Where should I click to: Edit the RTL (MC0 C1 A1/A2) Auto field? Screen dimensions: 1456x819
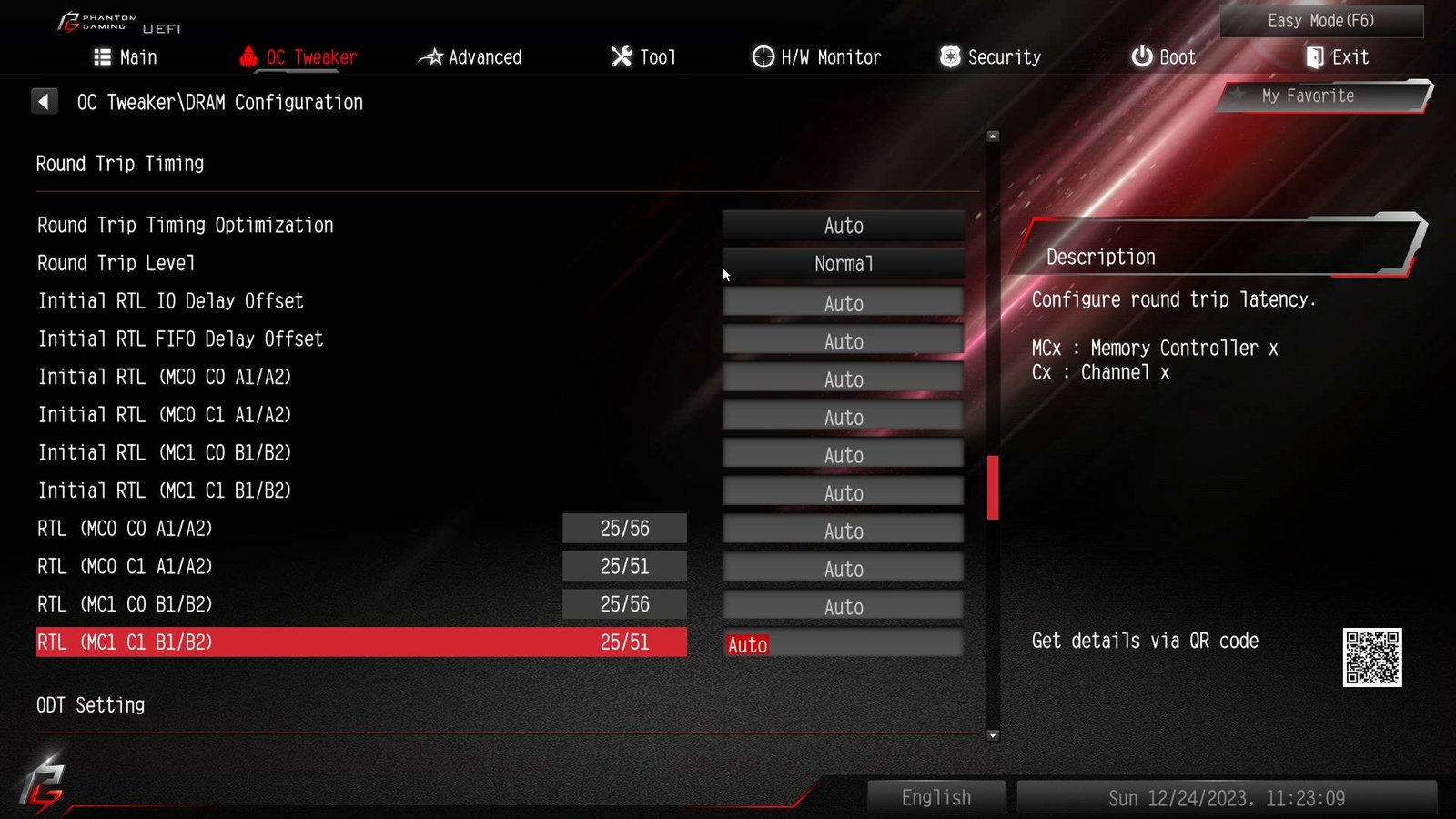point(843,569)
